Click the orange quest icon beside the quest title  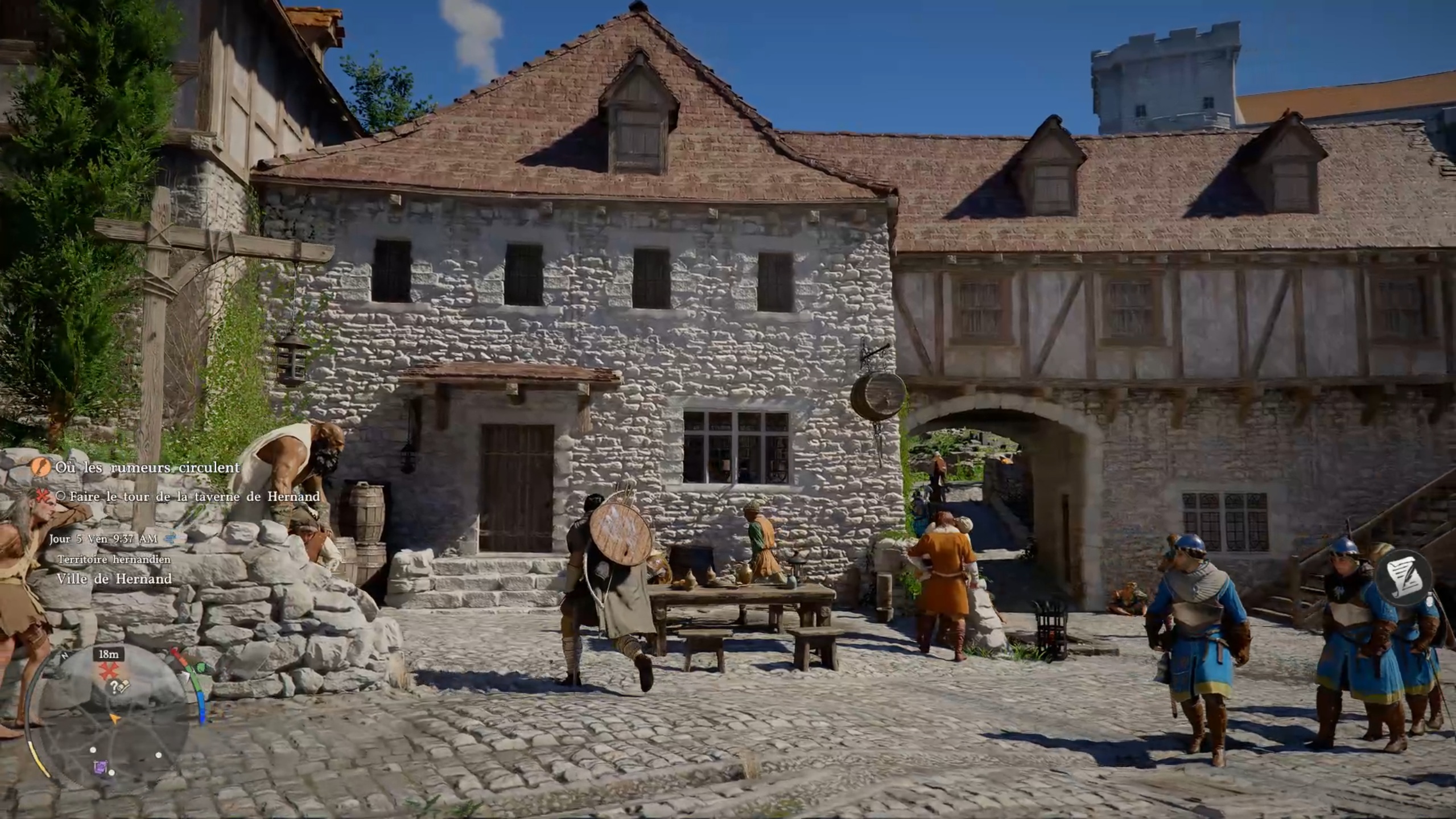click(x=40, y=467)
